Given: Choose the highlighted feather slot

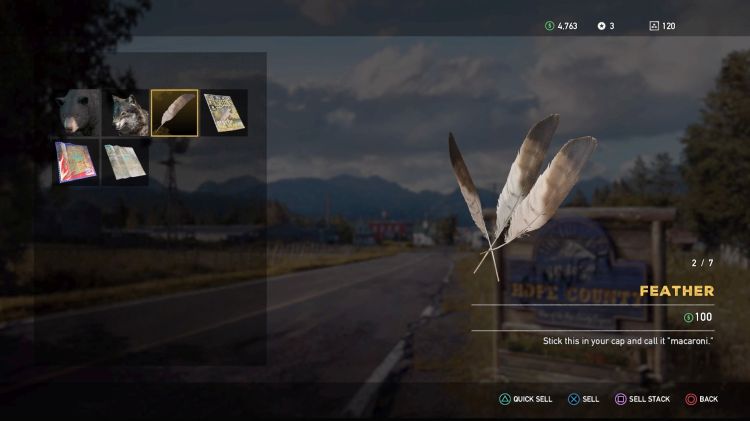Looking at the screenshot, I should tap(174, 113).
